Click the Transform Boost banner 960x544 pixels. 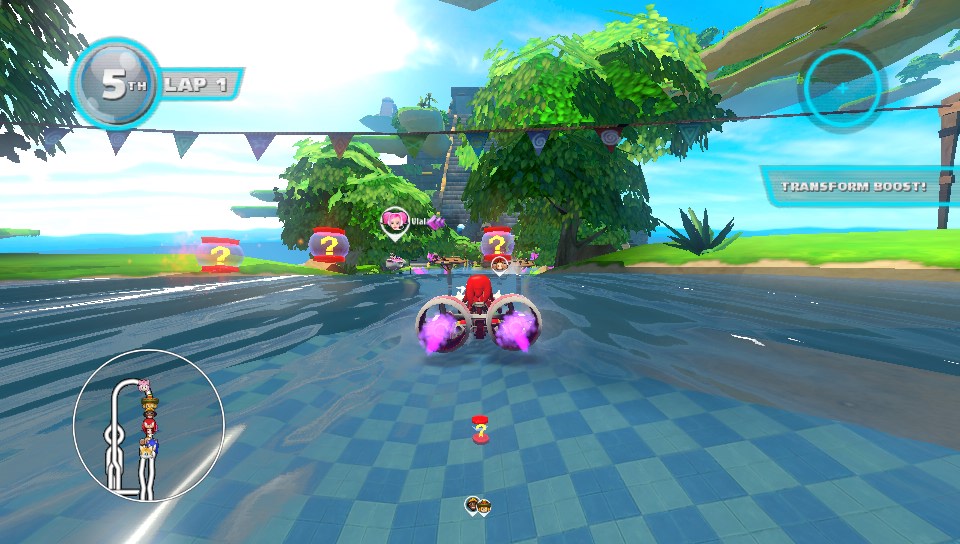coord(855,186)
